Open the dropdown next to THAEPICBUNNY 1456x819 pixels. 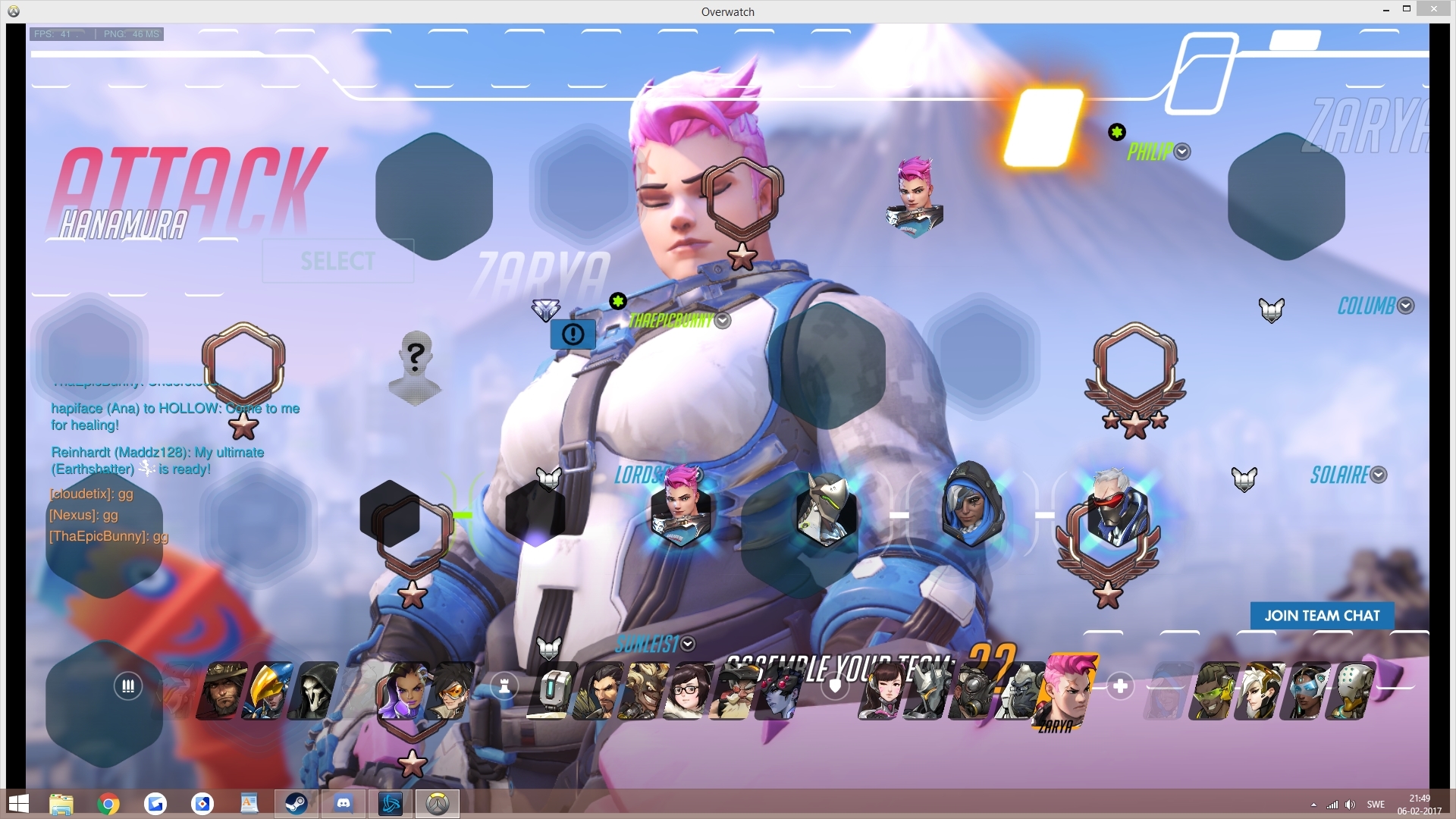tap(722, 321)
